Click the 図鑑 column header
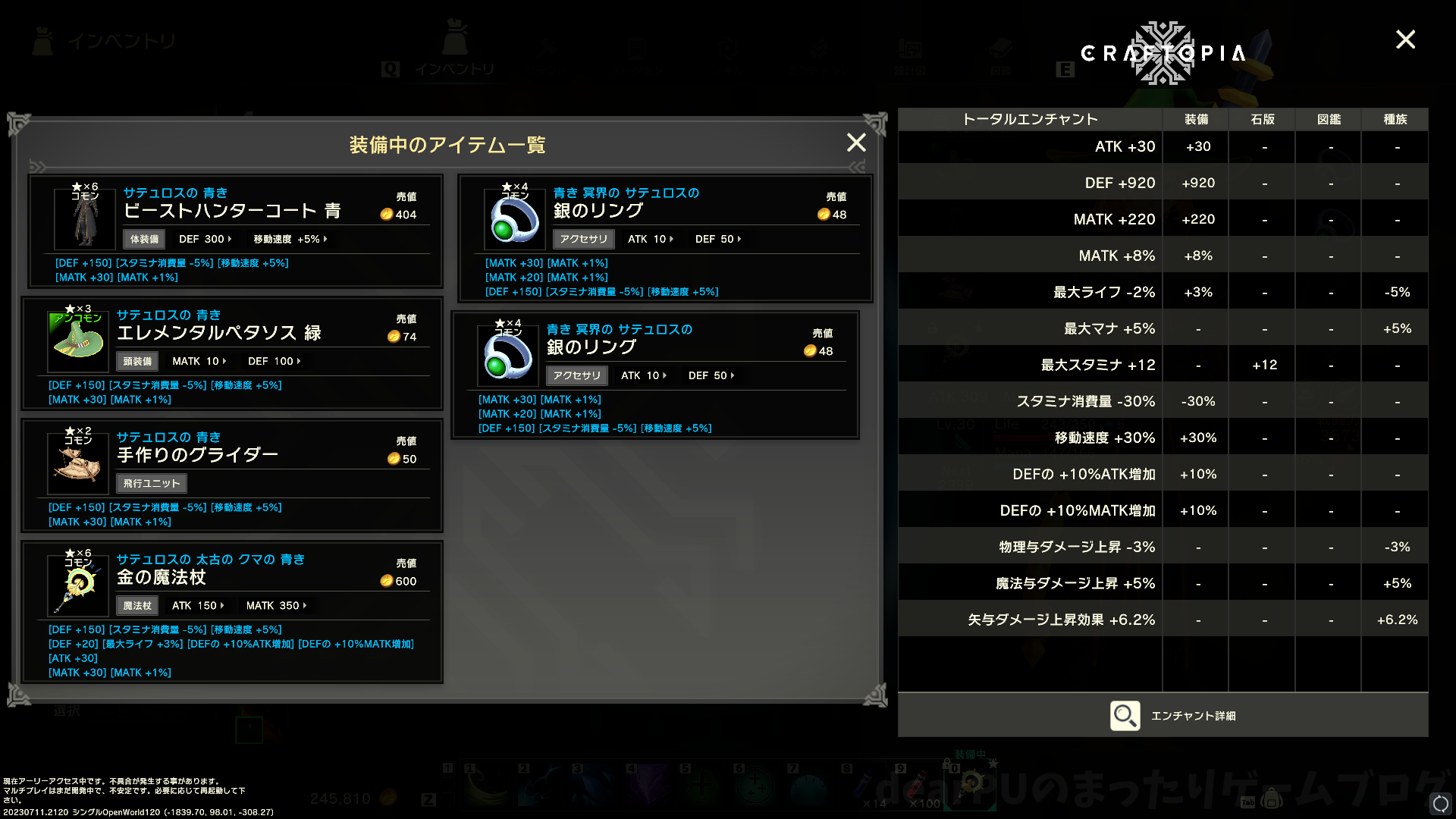This screenshot has width=1456, height=819. click(1329, 119)
